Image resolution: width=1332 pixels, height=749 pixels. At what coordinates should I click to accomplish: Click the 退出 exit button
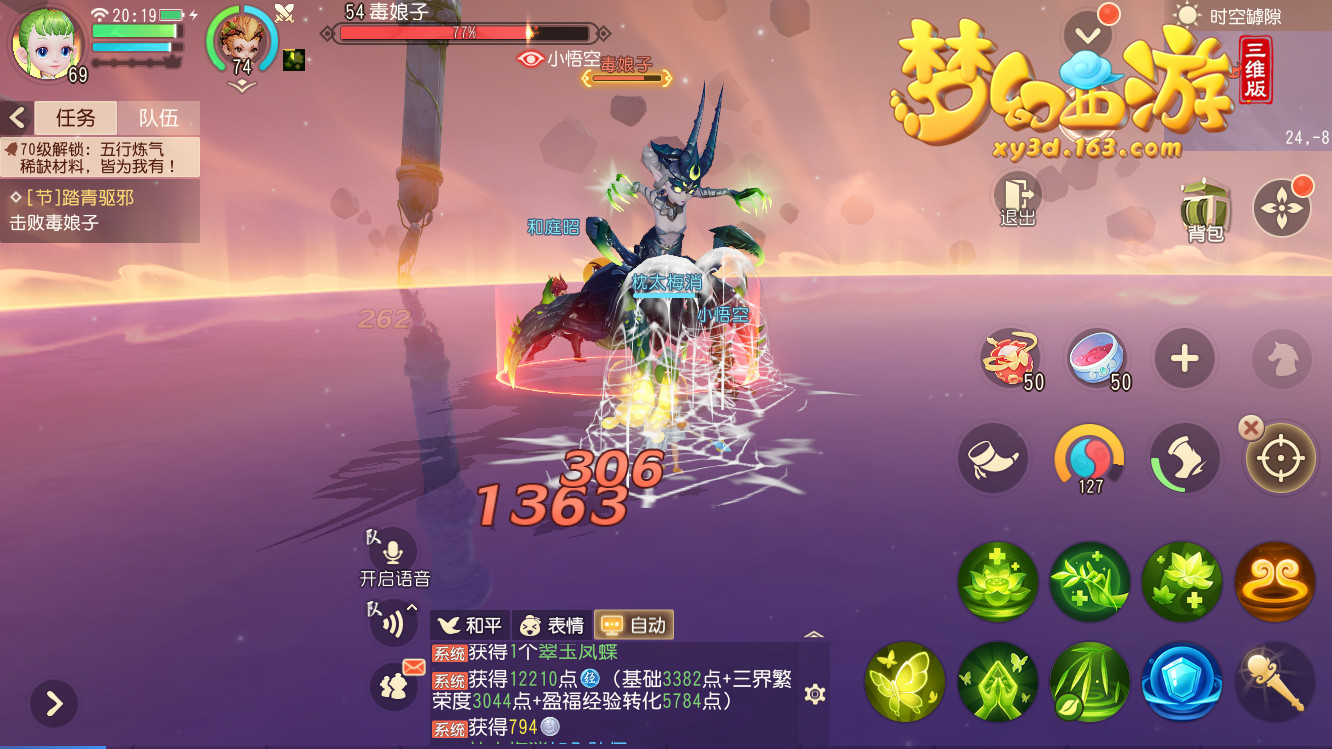point(1017,198)
